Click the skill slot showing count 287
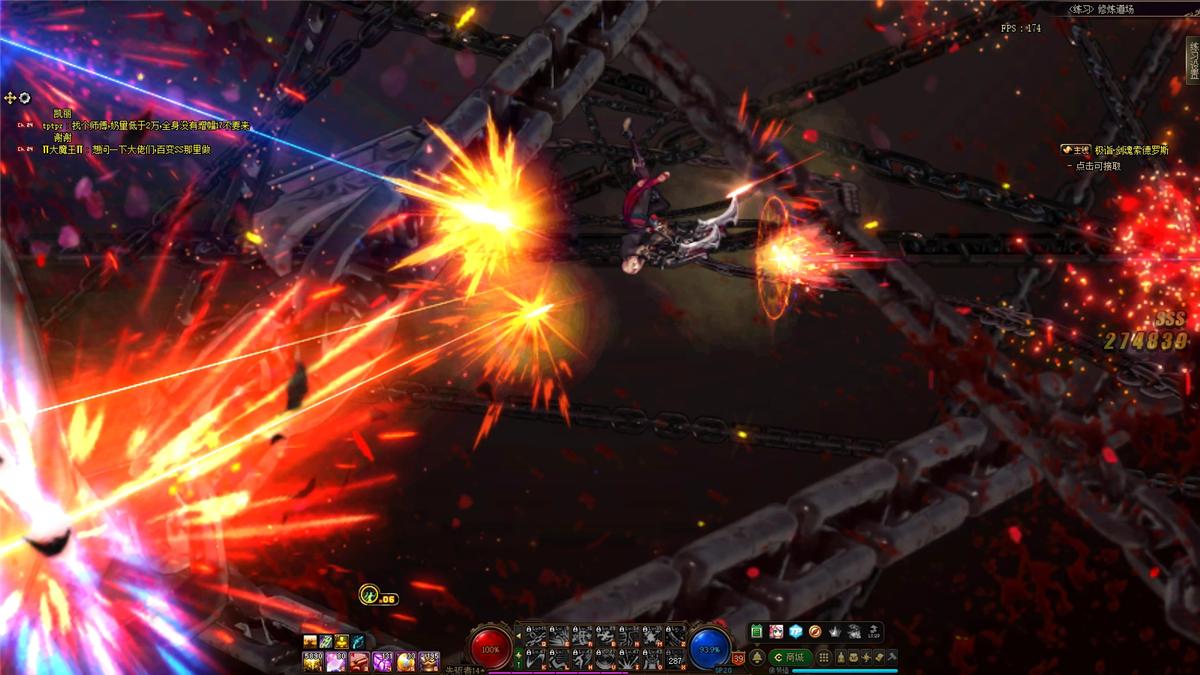Image resolution: width=1200 pixels, height=675 pixels. tap(676, 659)
